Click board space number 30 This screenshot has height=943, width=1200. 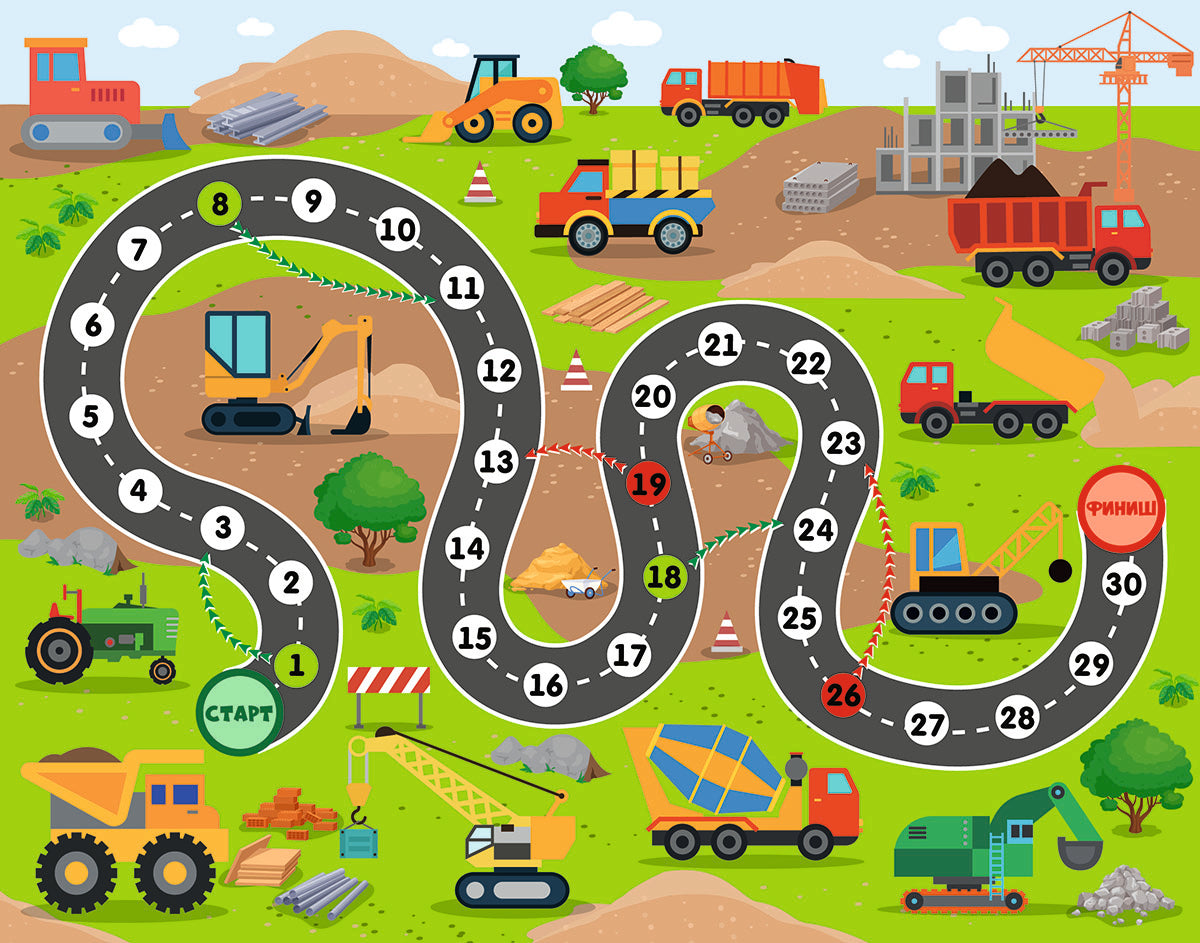point(1125,584)
